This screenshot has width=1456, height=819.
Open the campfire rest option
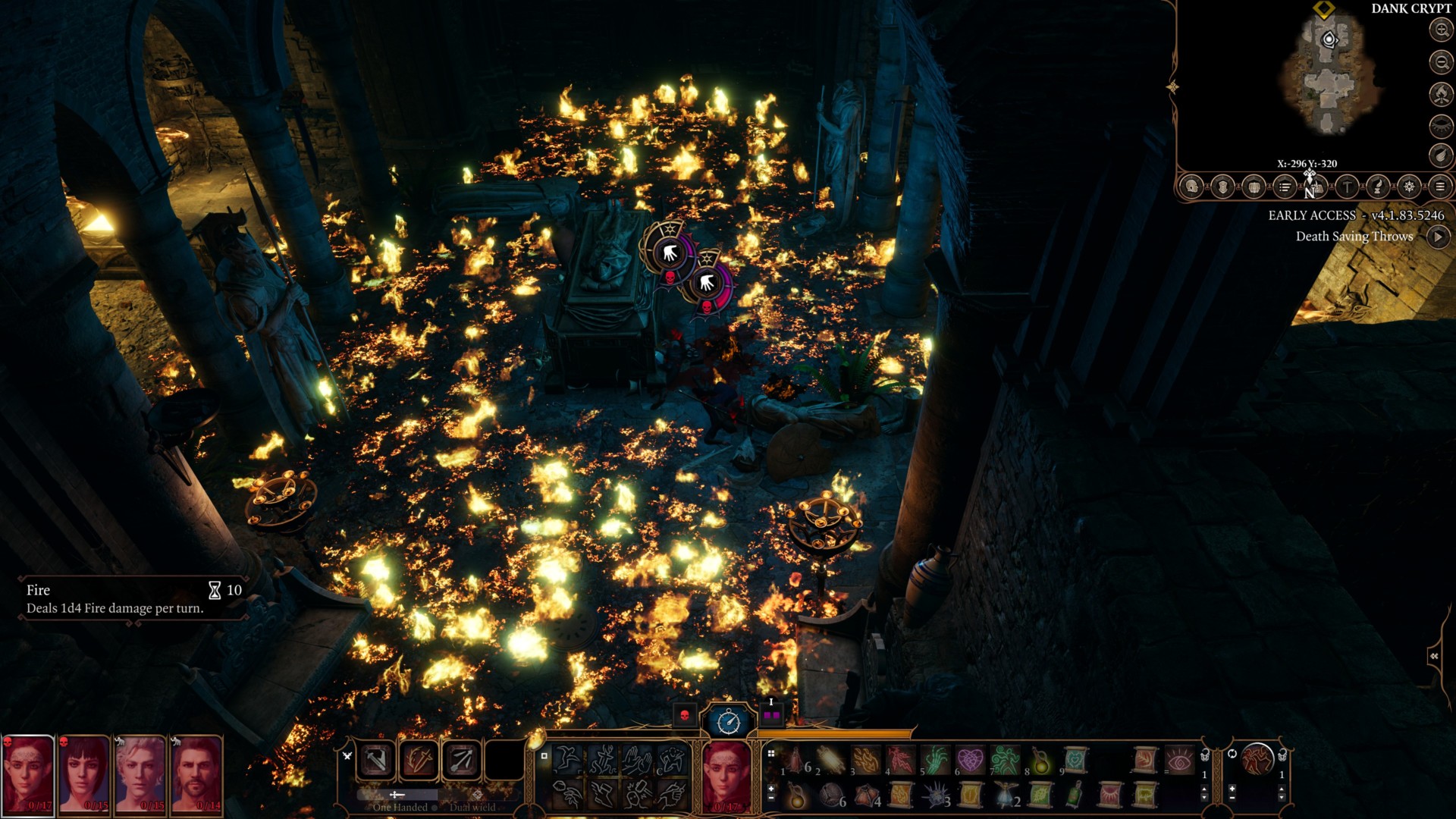[x=1441, y=93]
